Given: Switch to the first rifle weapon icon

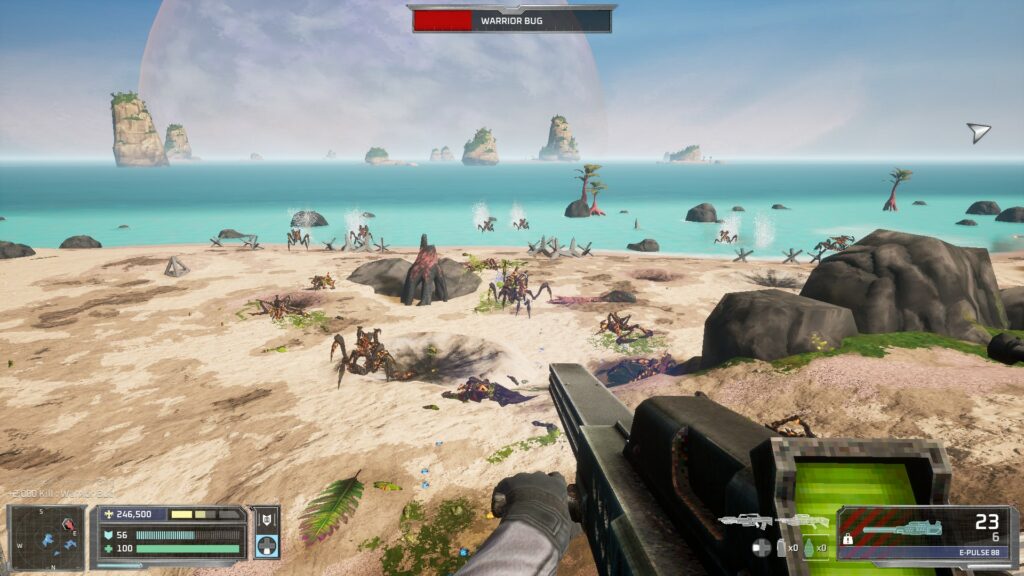Looking at the screenshot, I should pos(745,521).
